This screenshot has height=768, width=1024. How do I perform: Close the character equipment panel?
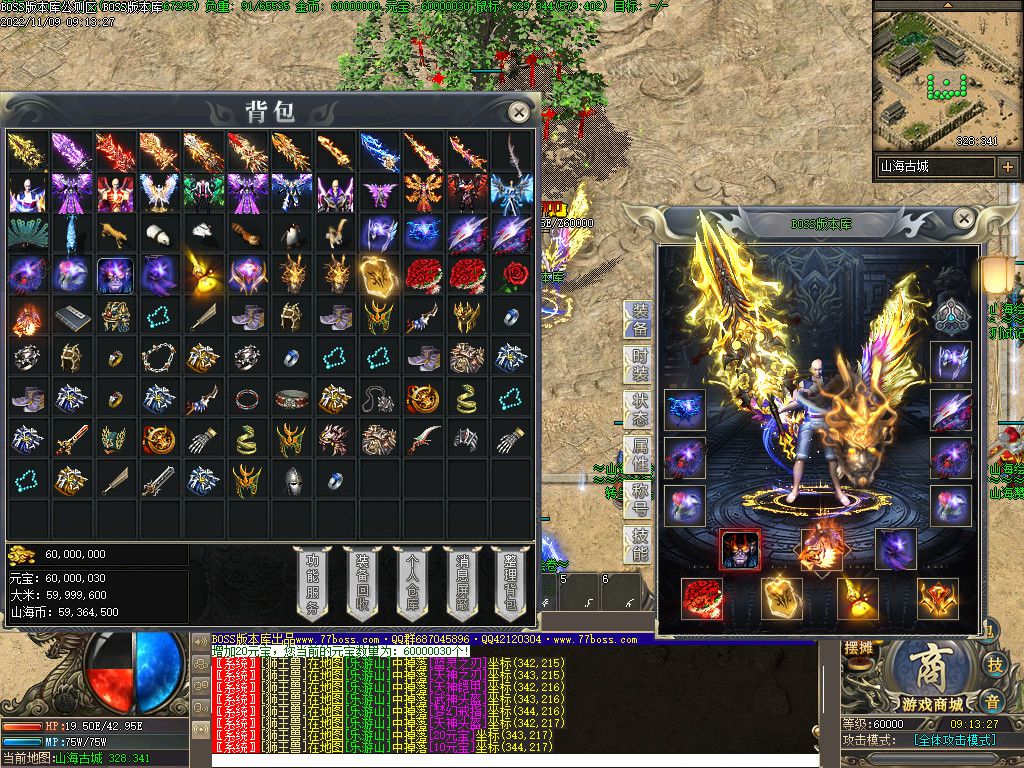[963, 218]
